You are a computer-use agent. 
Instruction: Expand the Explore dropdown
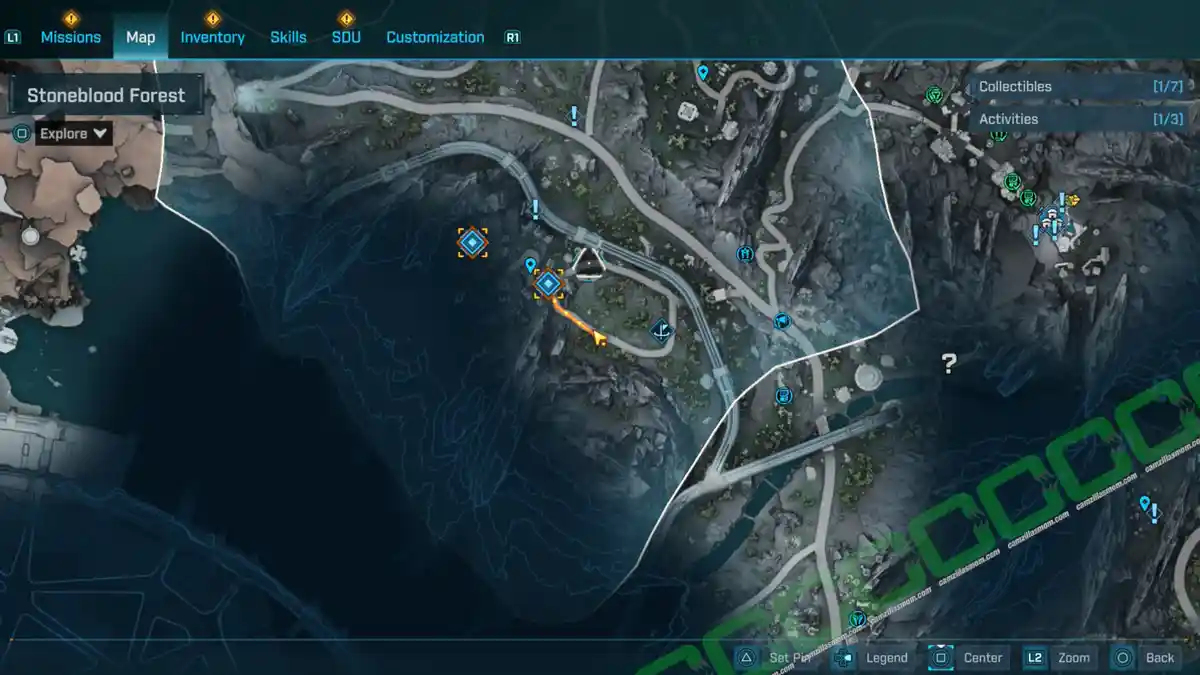tap(75, 133)
